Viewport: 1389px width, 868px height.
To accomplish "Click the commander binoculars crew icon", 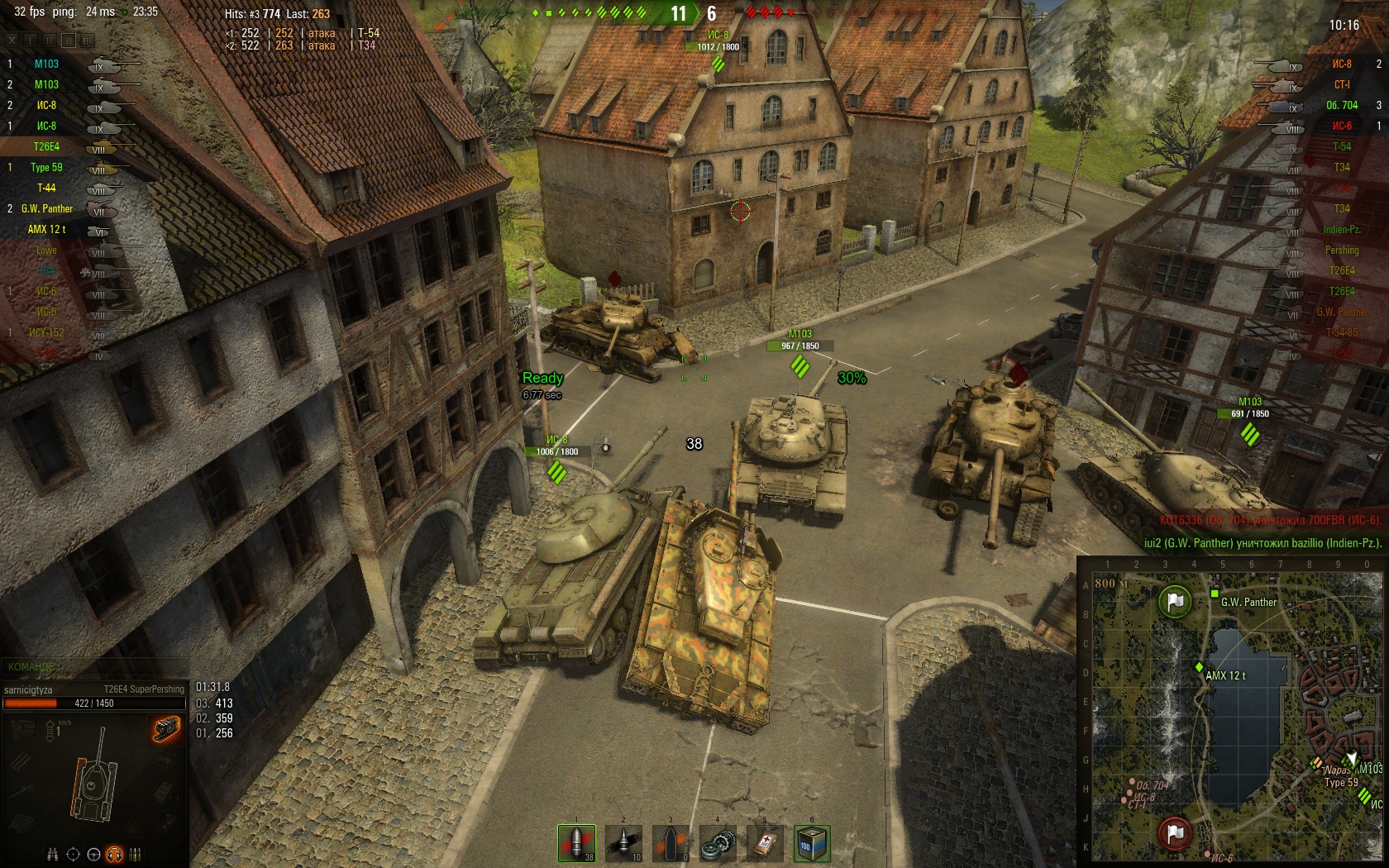I will 52,854.
